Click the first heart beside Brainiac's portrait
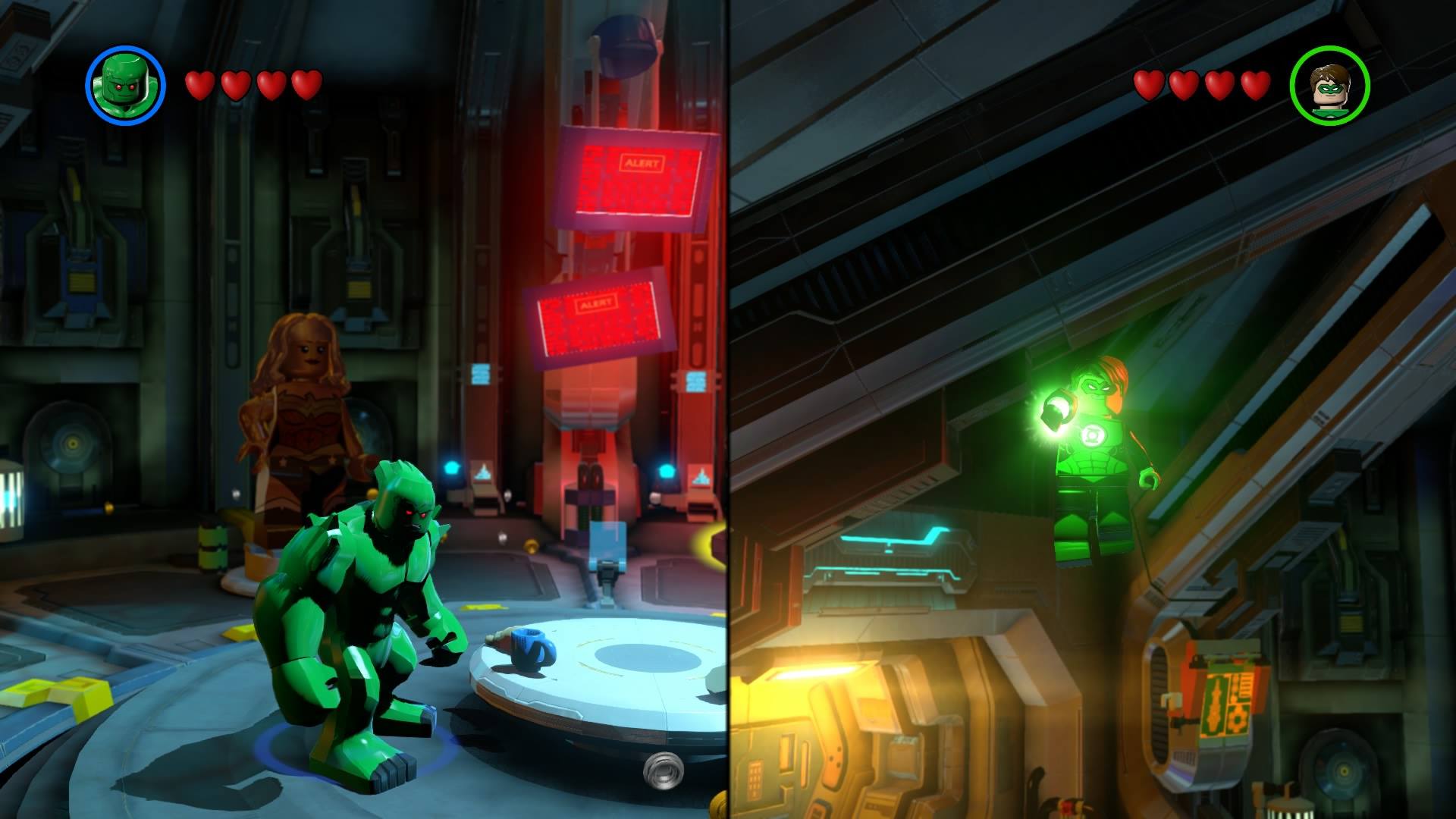 click(x=200, y=84)
